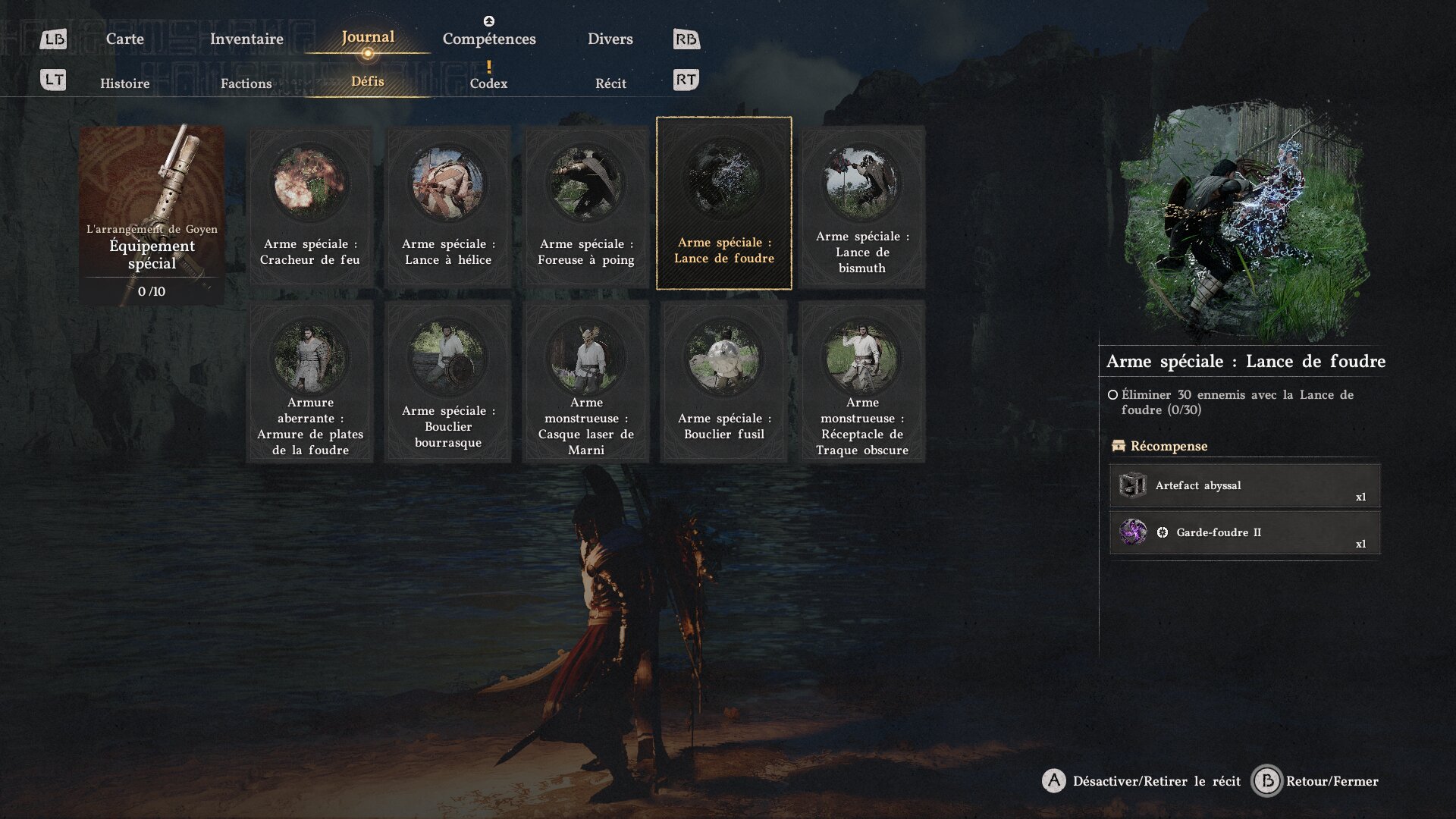
Task: Select the Bouclier bourrasque challenge
Action: click(x=448, y=381)
